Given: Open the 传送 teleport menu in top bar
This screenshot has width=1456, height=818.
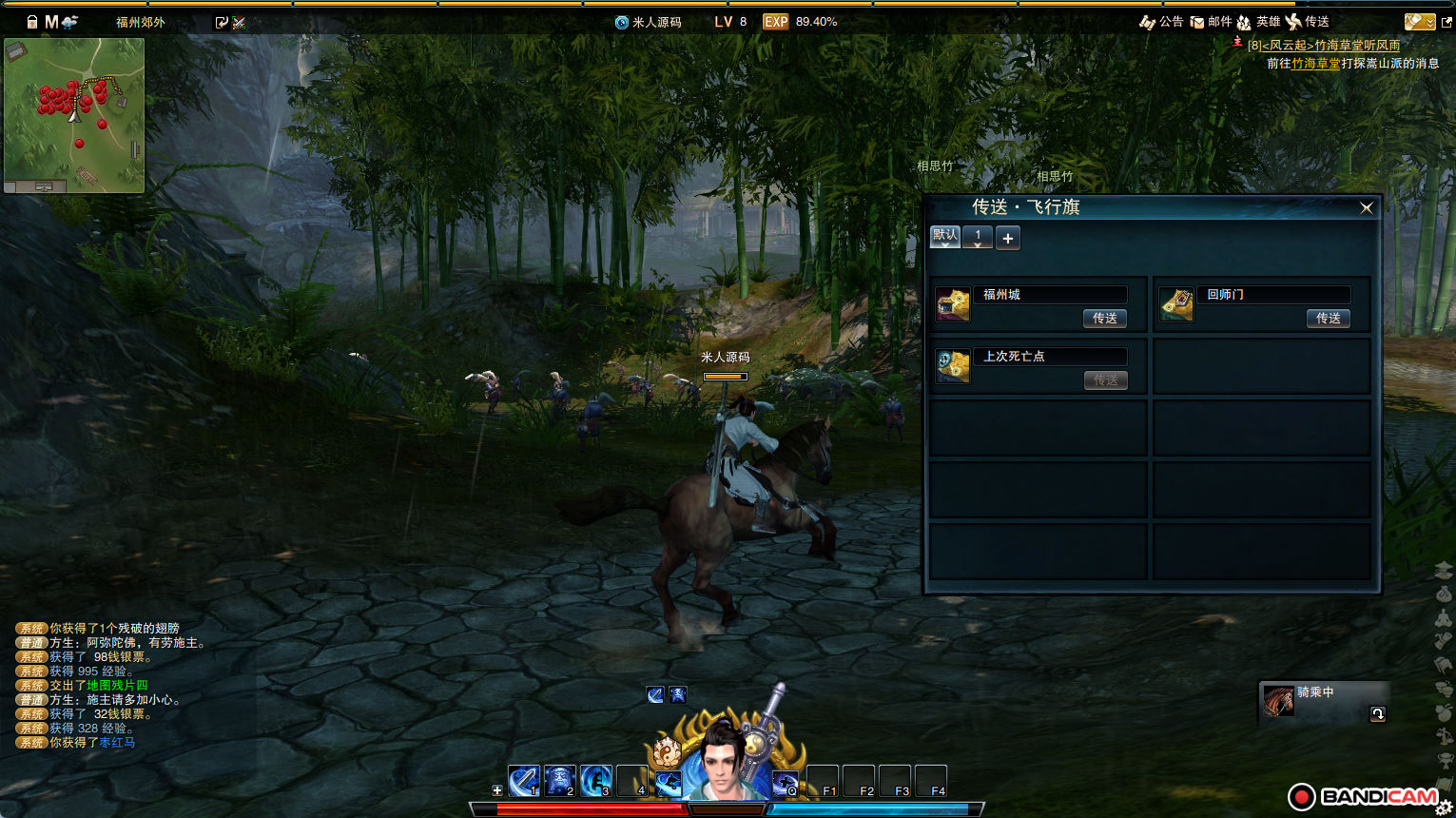Looking at the screenshot, I should (1308, 22).
